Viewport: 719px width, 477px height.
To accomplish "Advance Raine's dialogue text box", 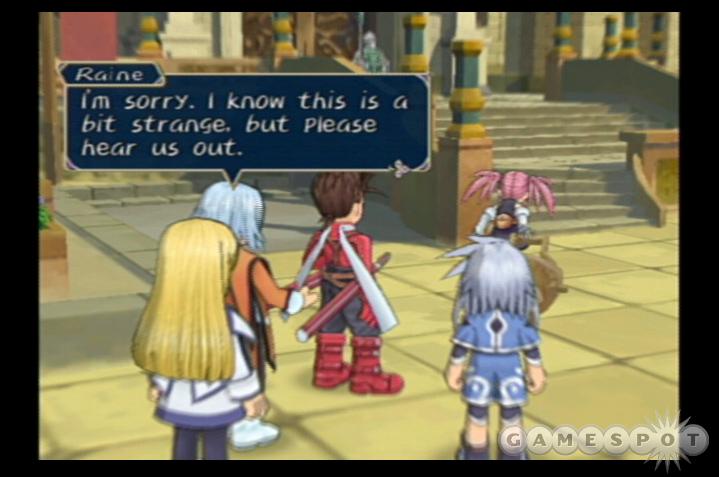I will tap(245, 120).
